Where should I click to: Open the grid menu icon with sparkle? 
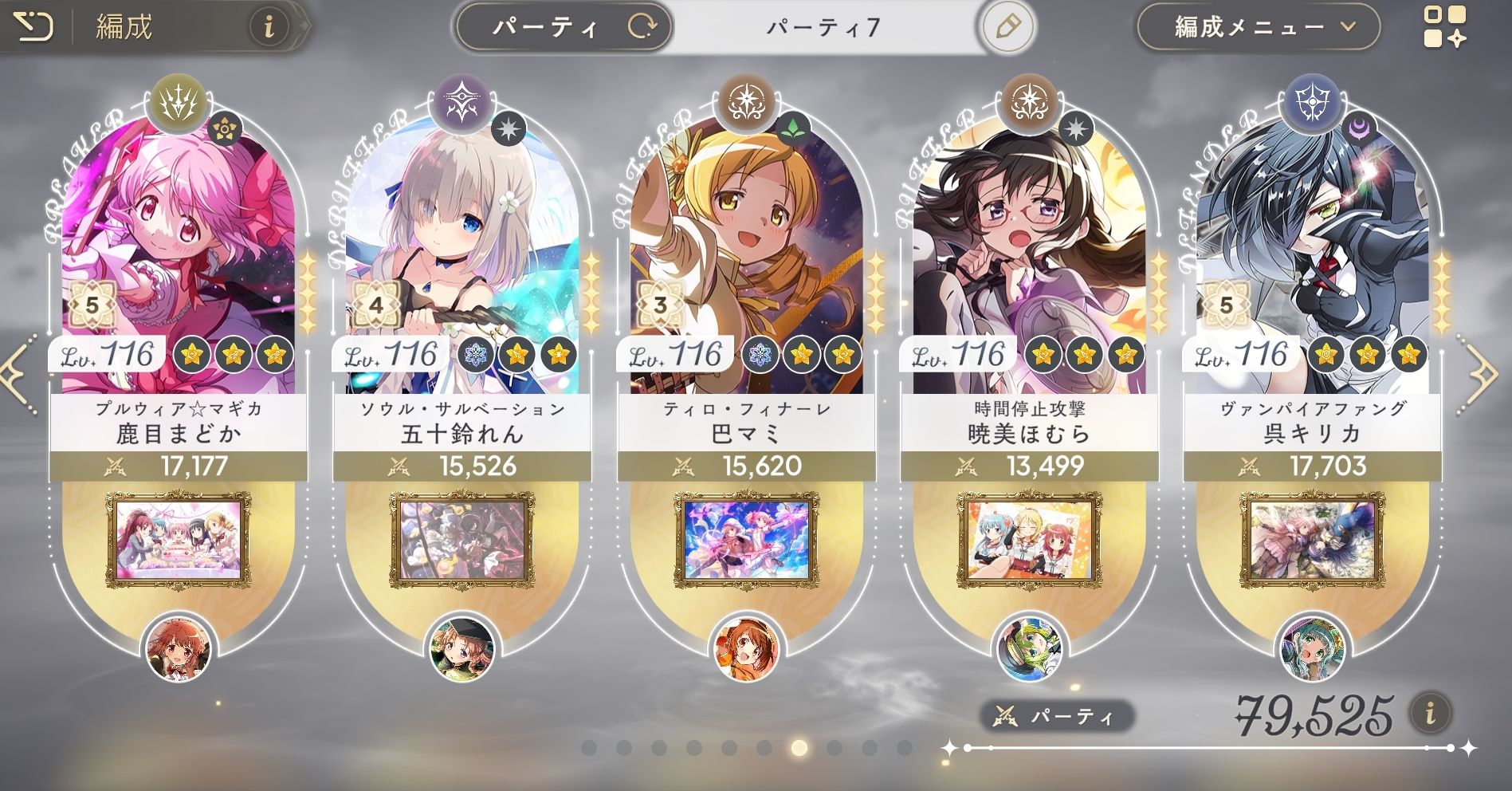tap(1444, 28)
